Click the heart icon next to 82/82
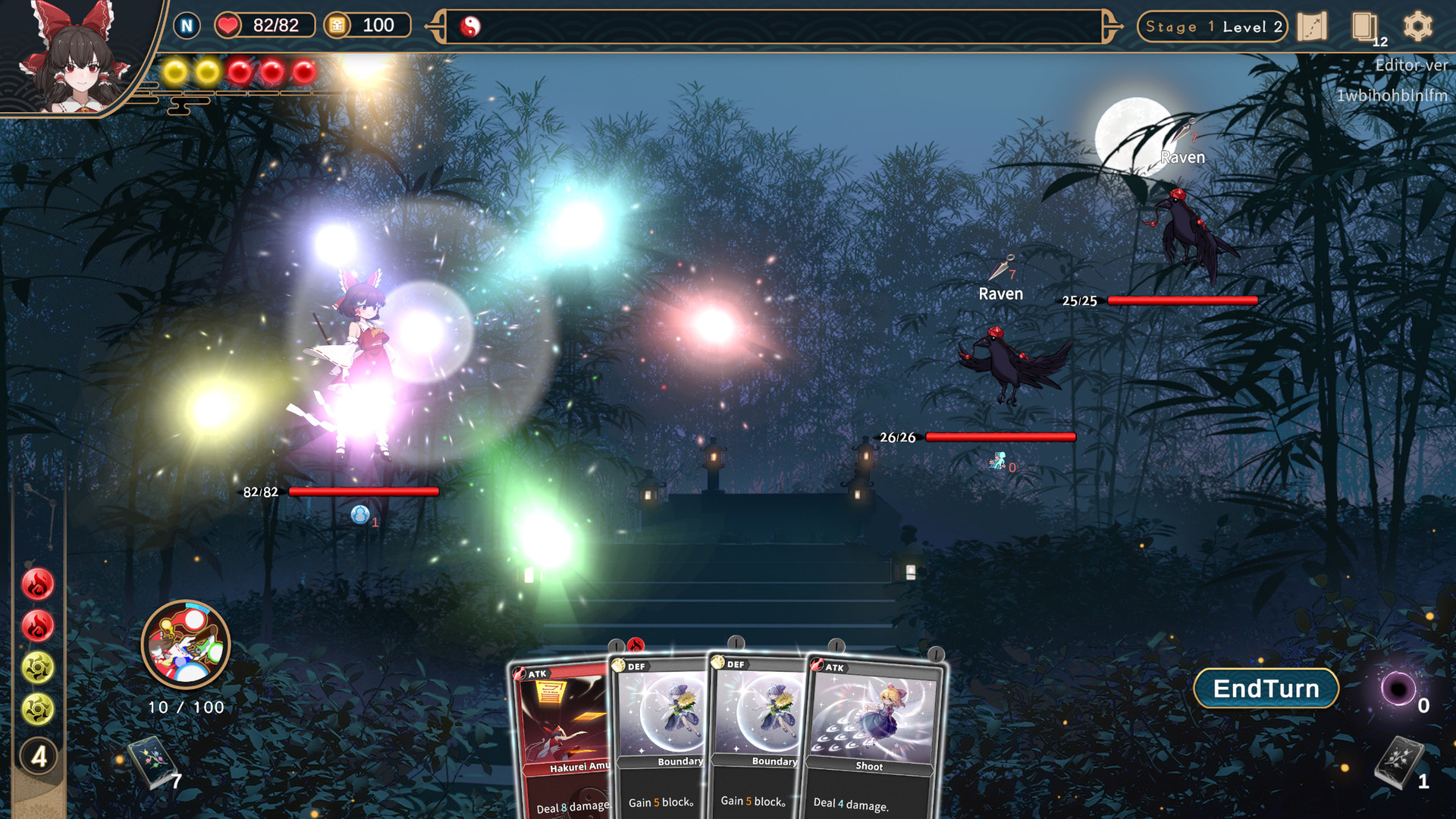 point(226,25)
